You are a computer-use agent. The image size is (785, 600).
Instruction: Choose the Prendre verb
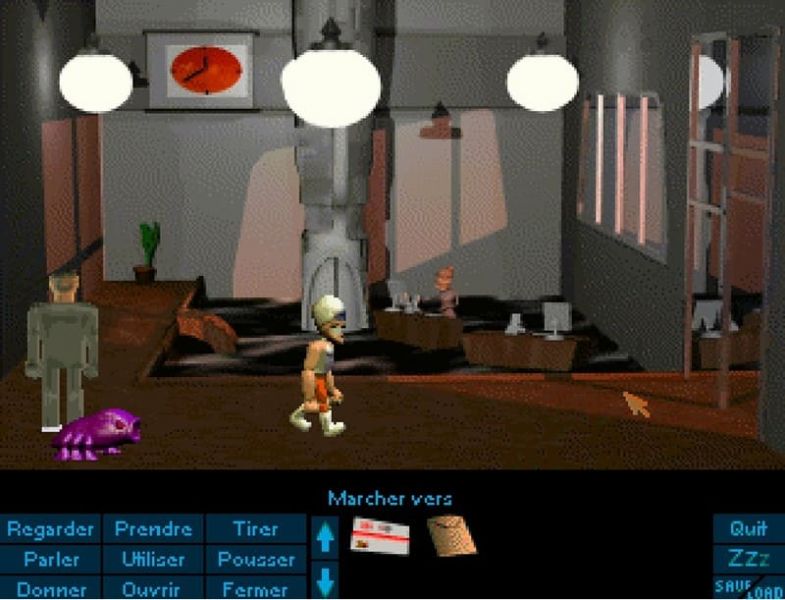(x=153, y=528)
